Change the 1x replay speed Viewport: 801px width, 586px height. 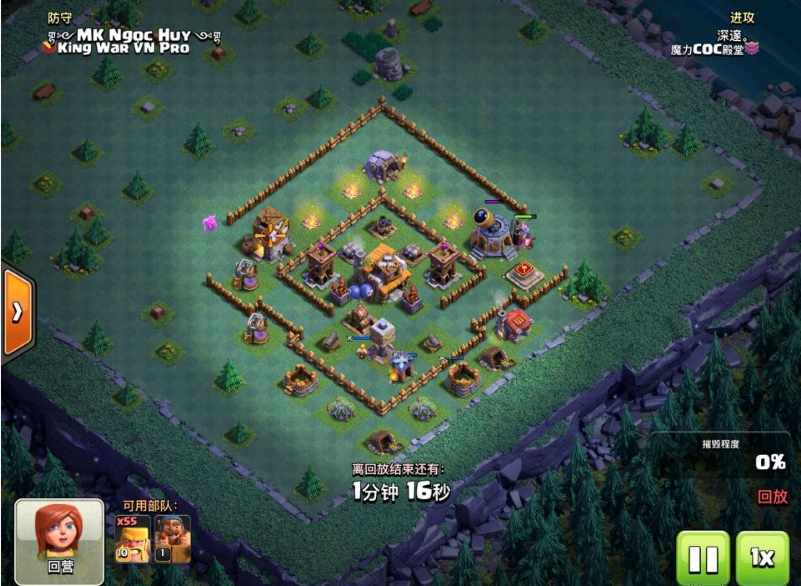pos(763,558)
